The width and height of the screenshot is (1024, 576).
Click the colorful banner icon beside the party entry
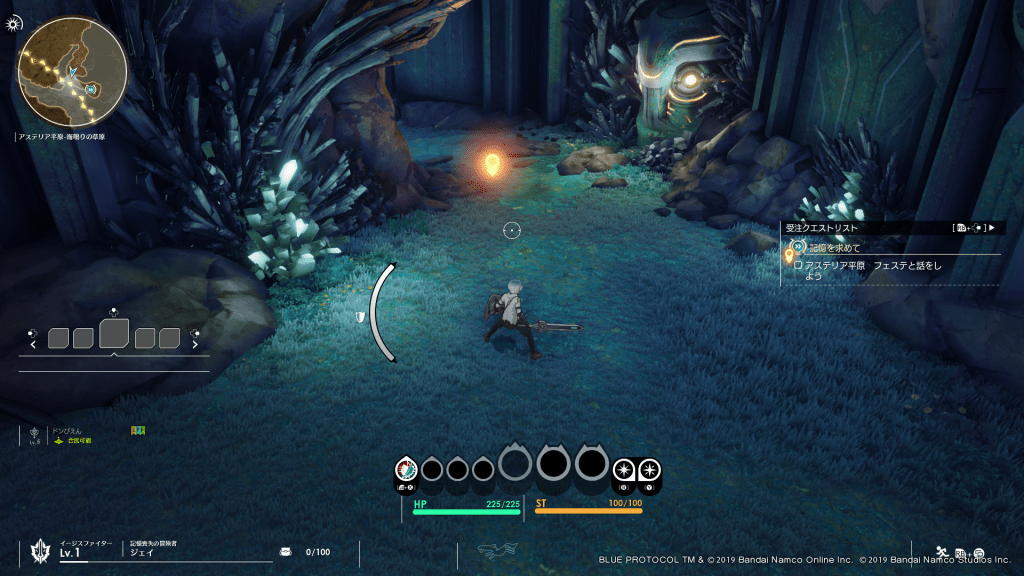(138, 431)
